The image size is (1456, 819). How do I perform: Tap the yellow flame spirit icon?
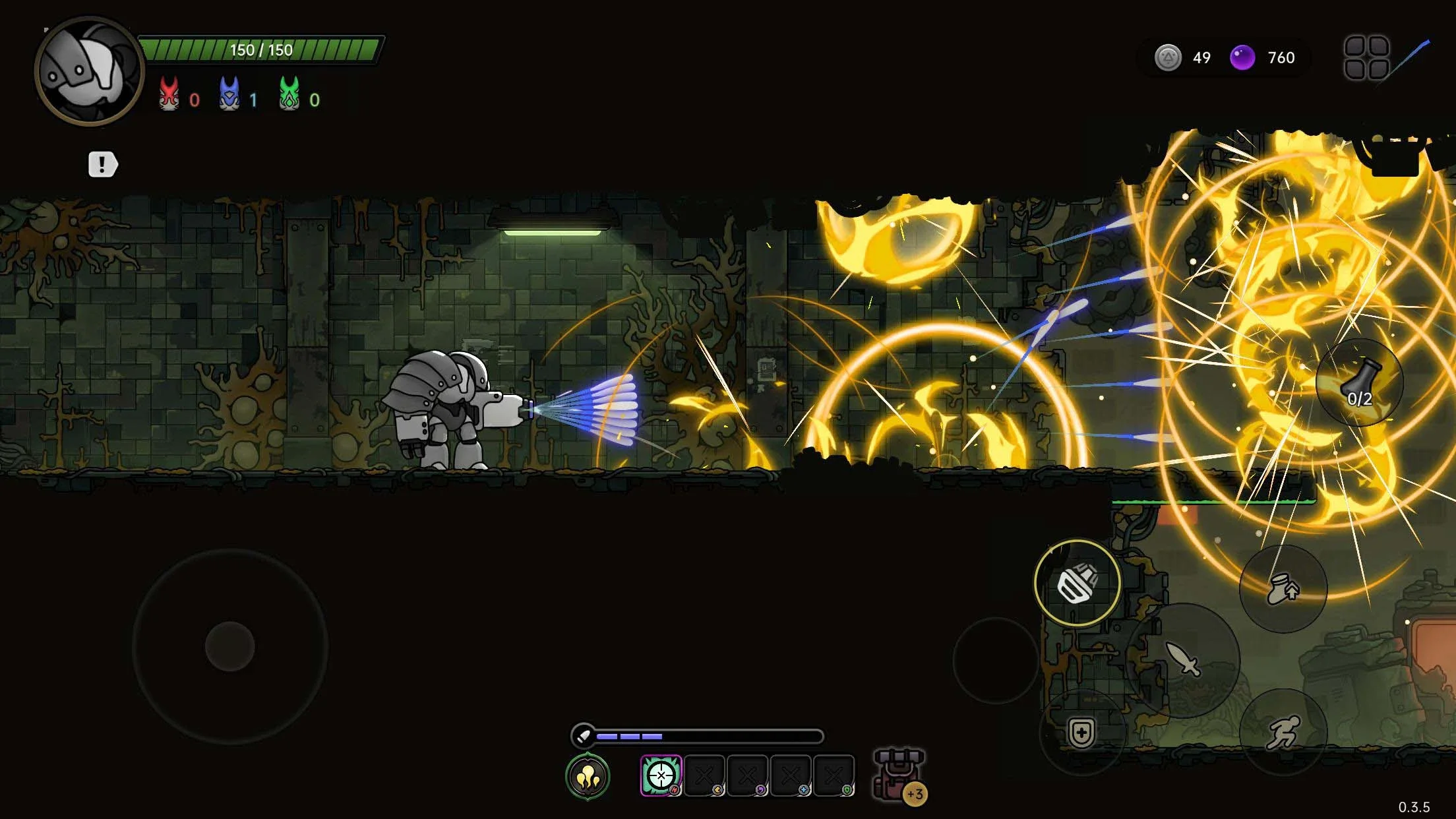588,776
